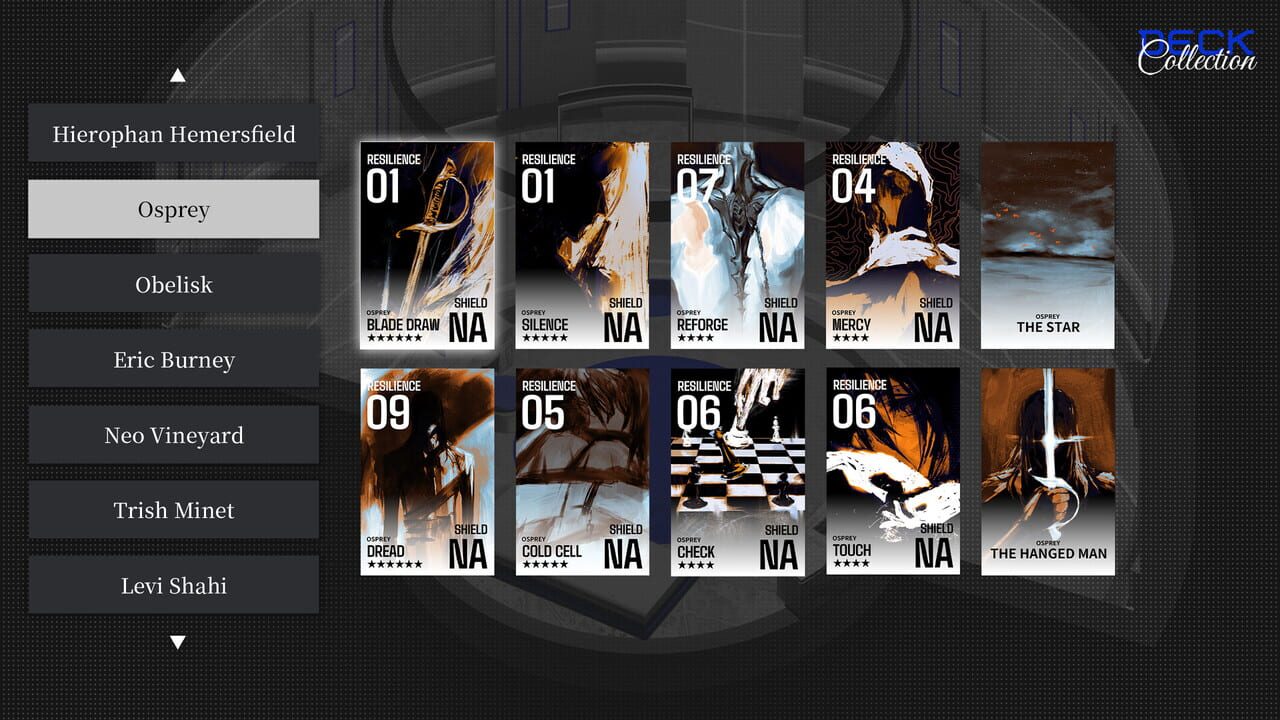Select the Blade Draw card
The image size is (1280, 720).
427,246
